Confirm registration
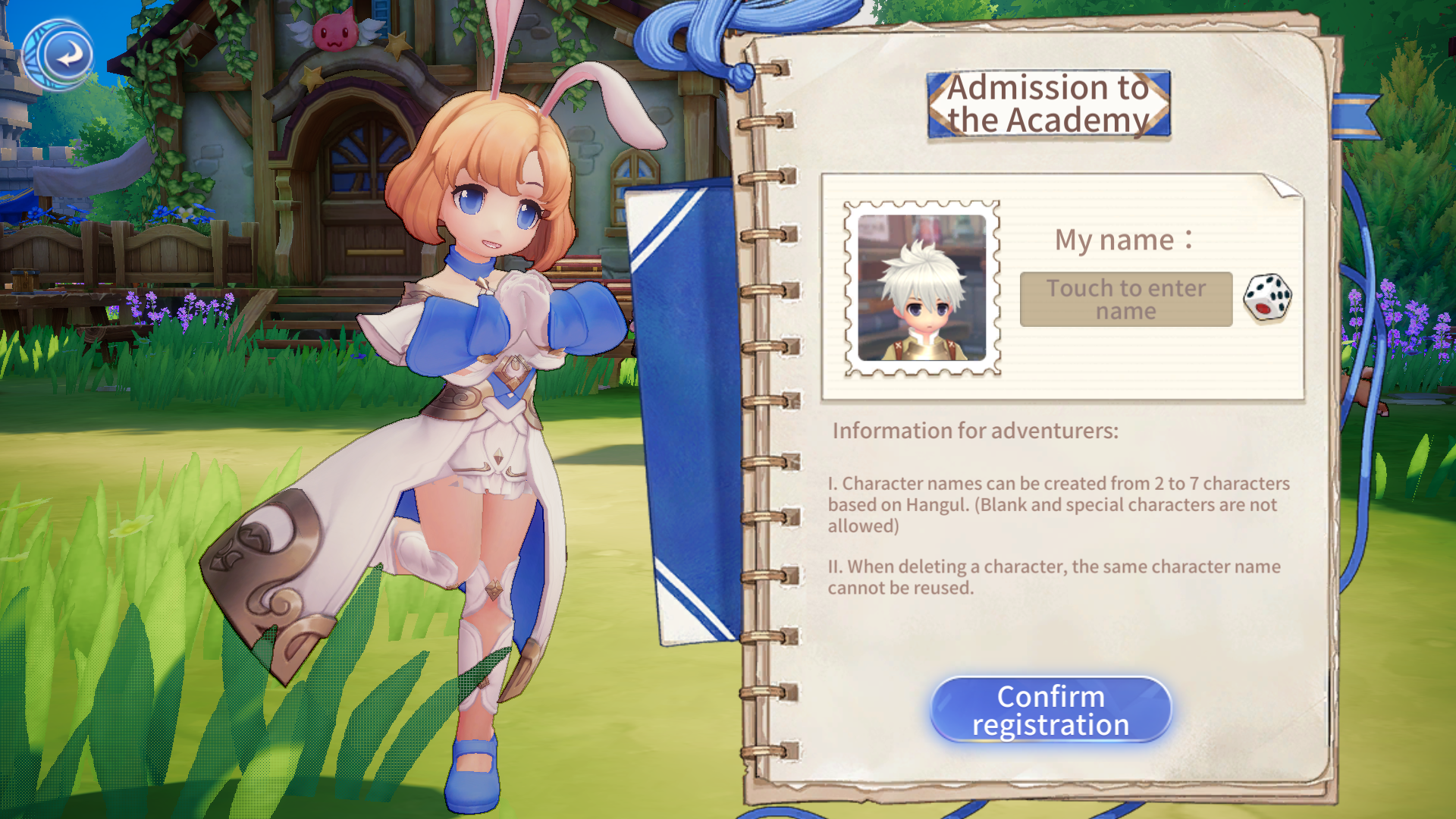The height and width of the screenshot is (819, 1456). pos(1050,710)
